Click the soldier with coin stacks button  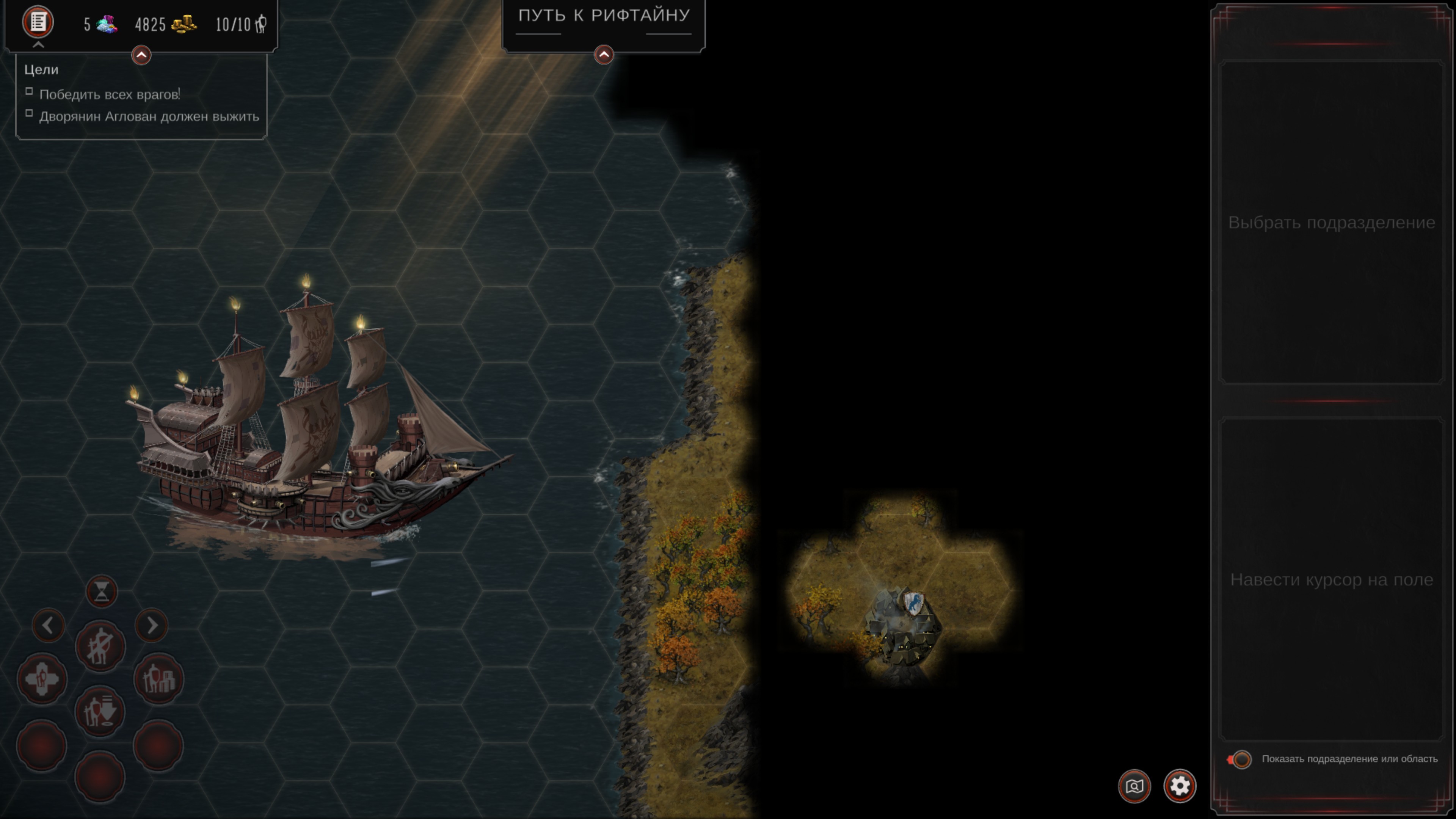(159, 679)
